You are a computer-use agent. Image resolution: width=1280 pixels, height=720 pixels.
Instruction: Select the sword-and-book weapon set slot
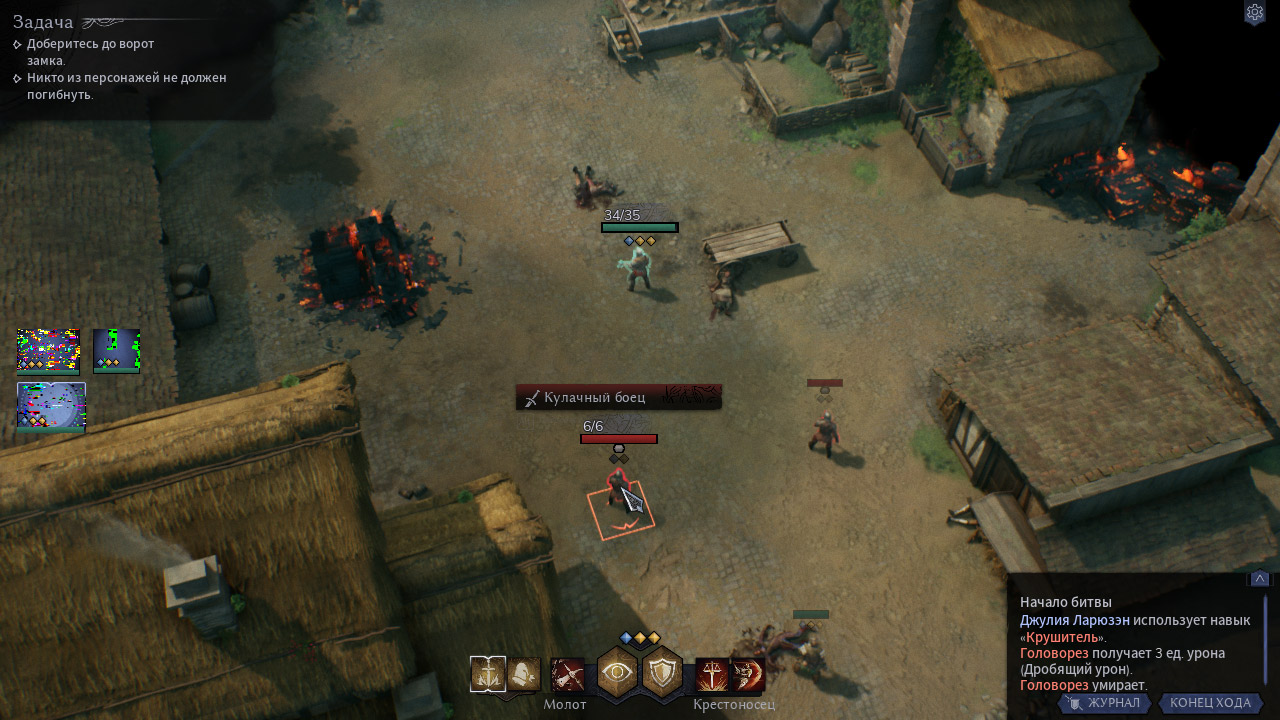[x=487, y=675]
